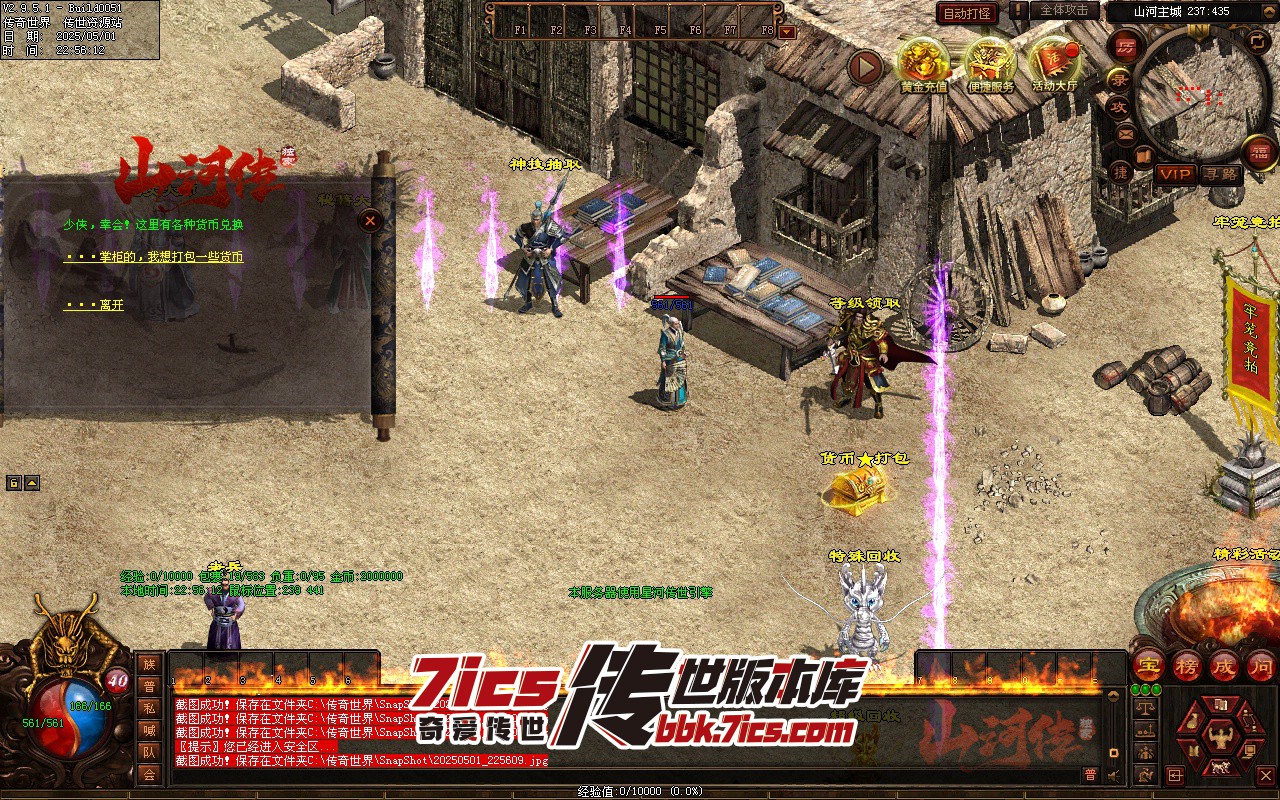The height and width of the screenshot is (800, 1280).
Task: Choose the "掌柜的，我想打包一些货币" dialogue option
Action: tap(153, 257)
